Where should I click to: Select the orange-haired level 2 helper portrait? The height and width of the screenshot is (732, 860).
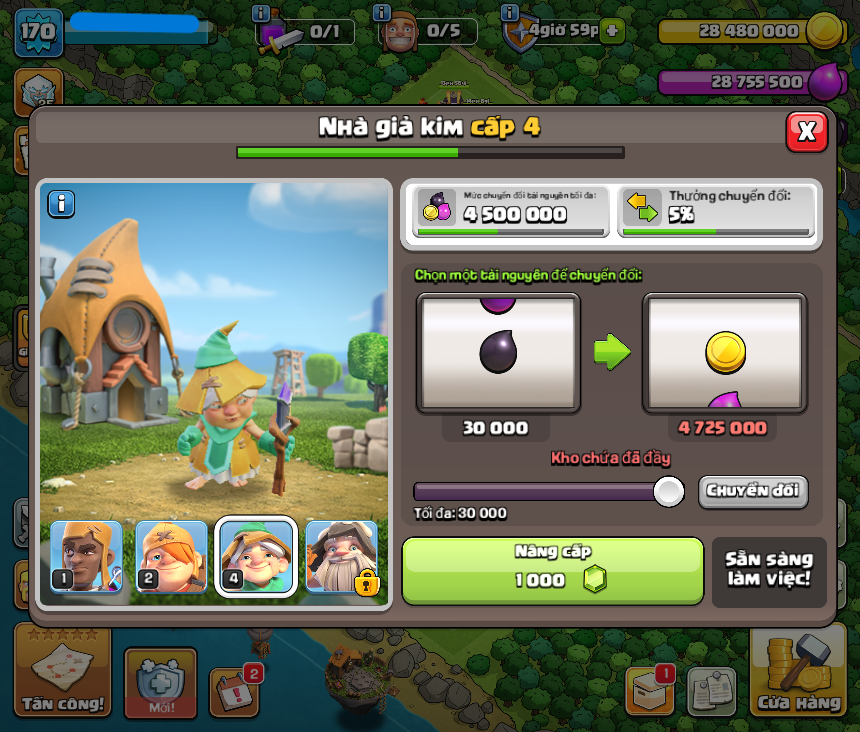[171, 557]
